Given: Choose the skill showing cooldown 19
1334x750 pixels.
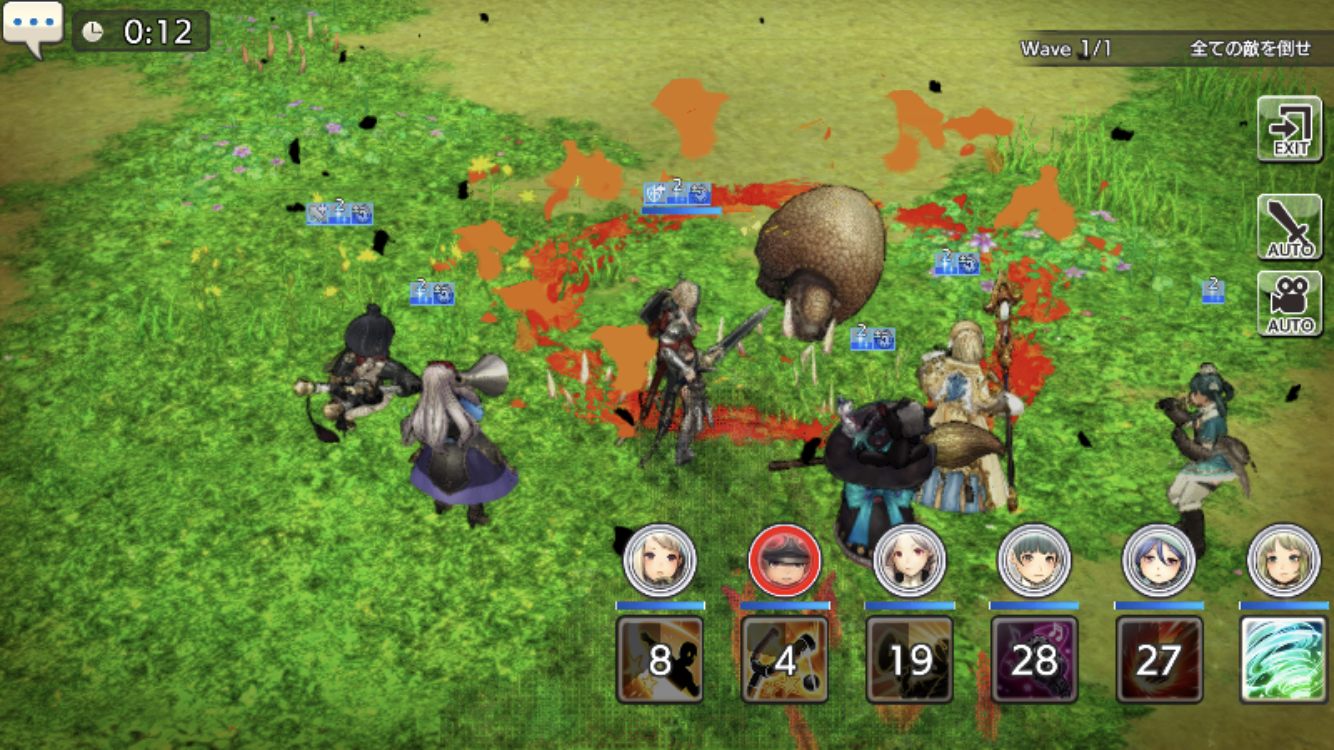Looking at the screenshot, I should 909,659.
